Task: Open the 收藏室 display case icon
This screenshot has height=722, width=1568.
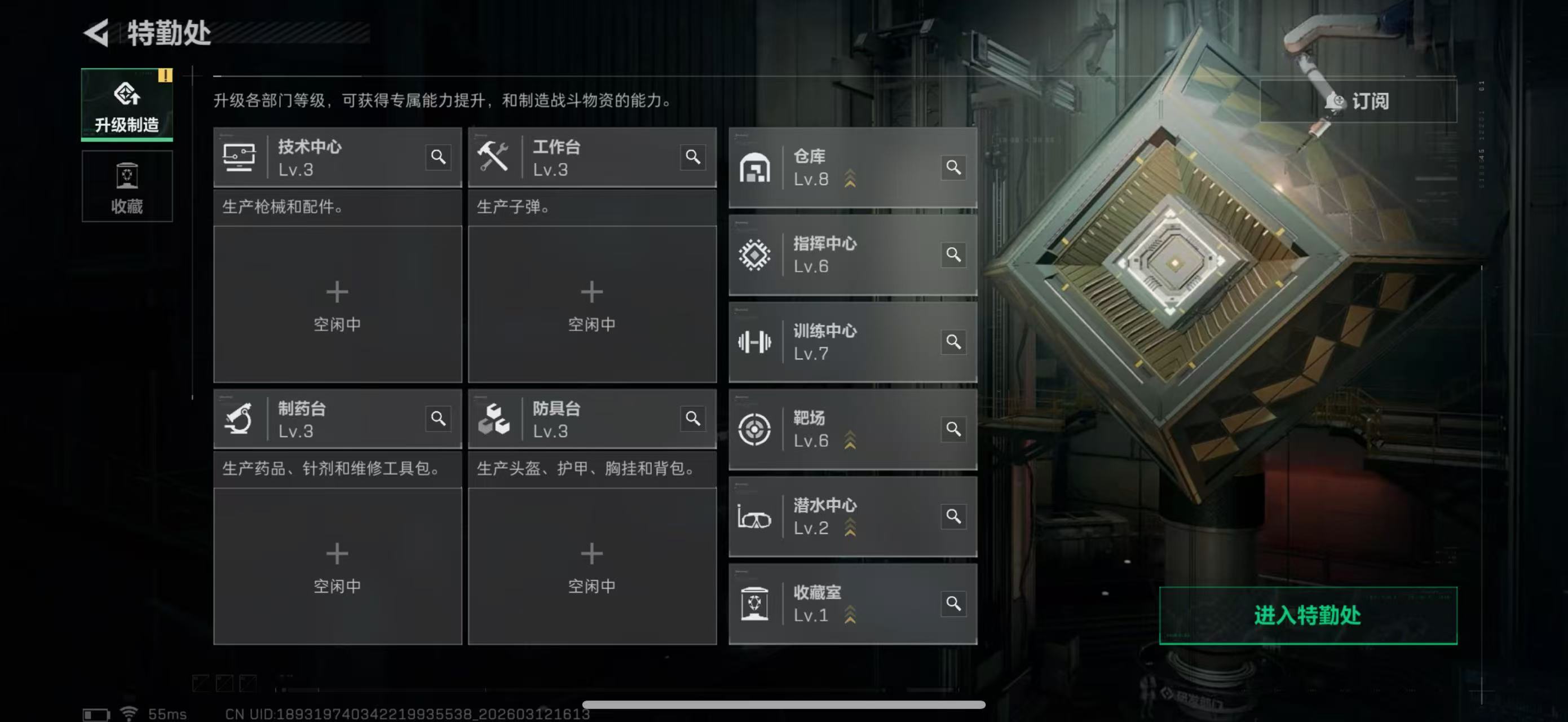Action: click(x=755, y=604)
